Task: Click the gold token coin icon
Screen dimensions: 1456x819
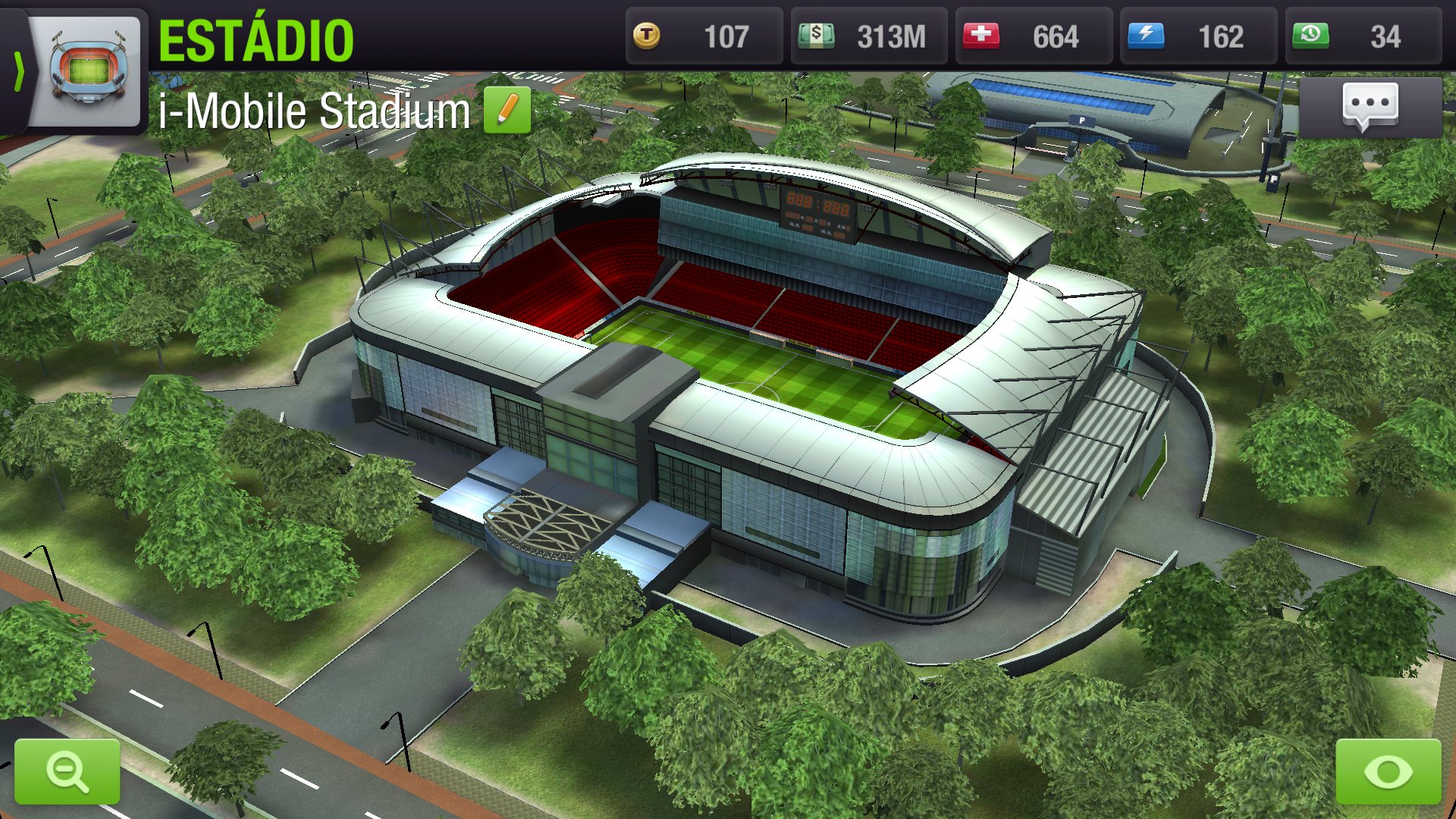Action: (648, 36)
